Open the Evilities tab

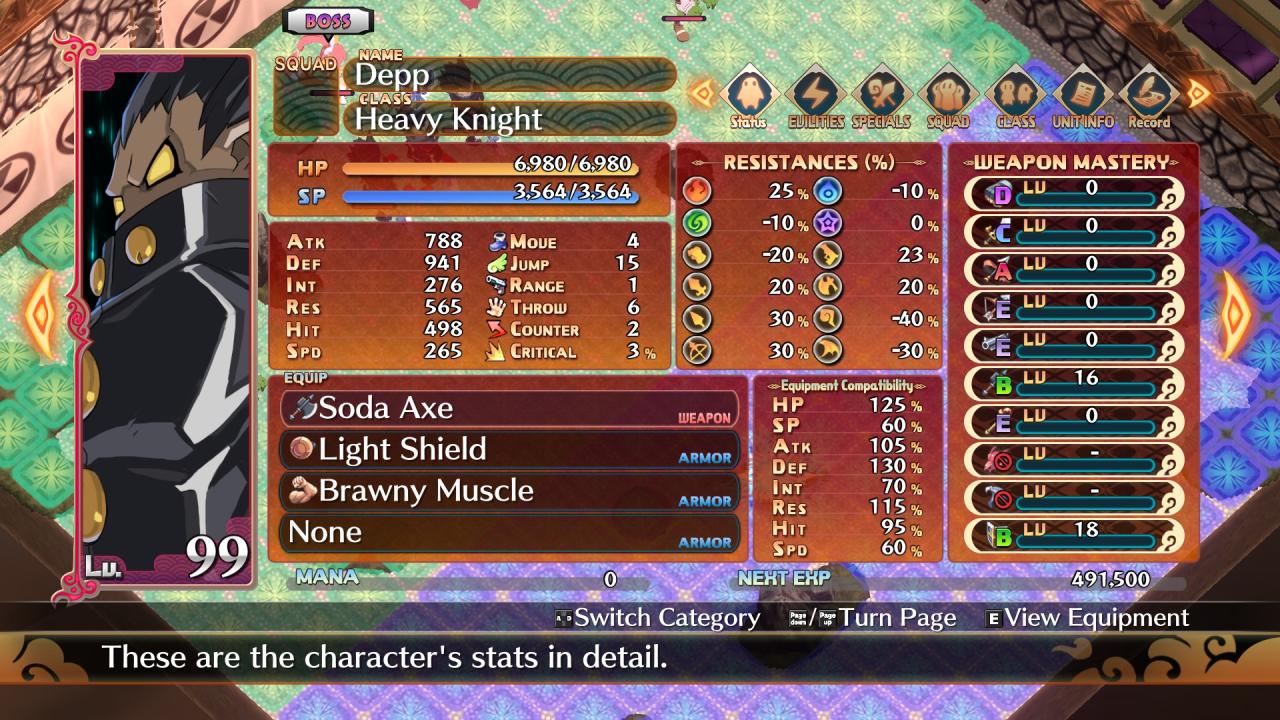815,96
